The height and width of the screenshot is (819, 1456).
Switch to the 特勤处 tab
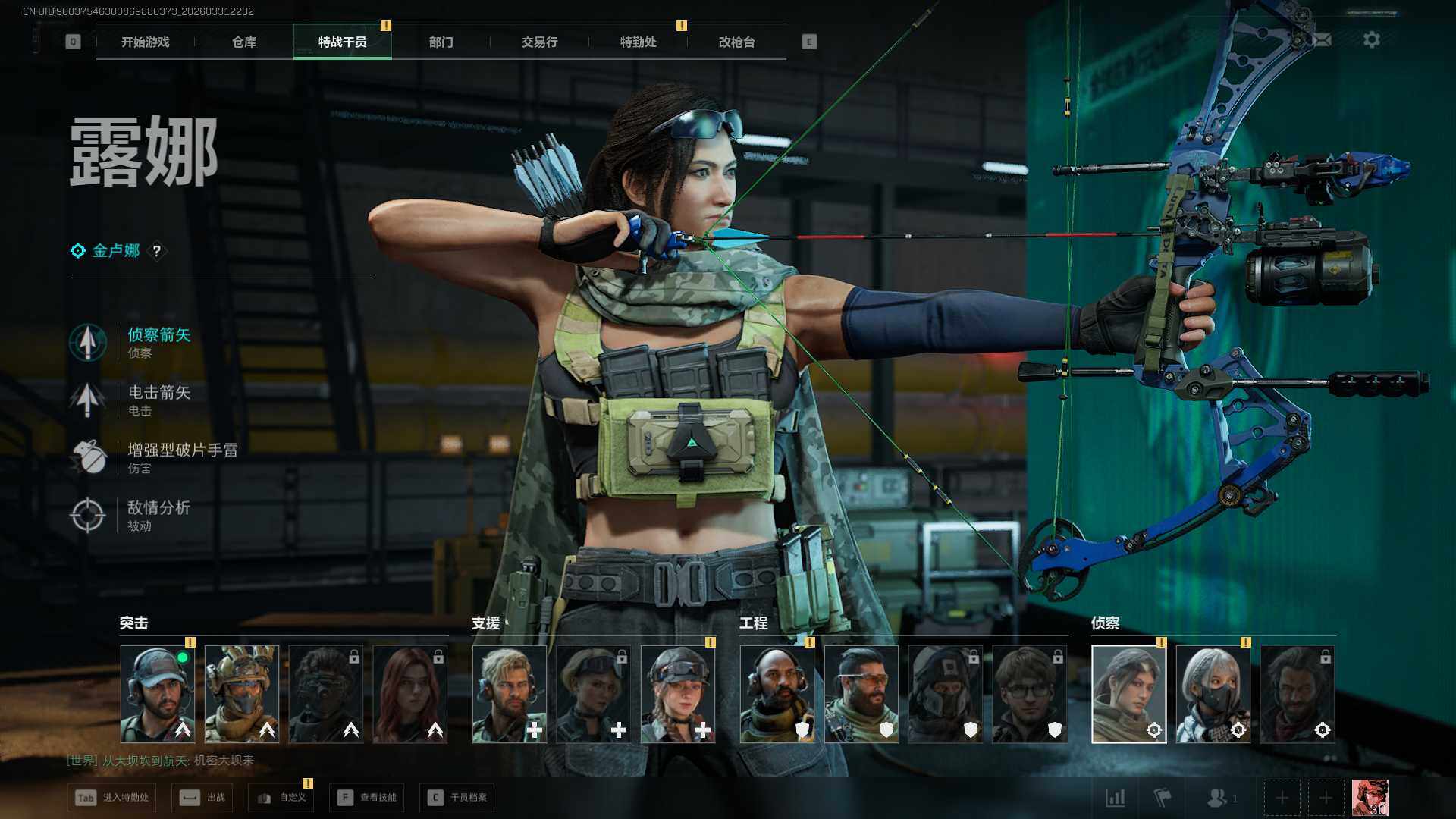tap(638, 42)
